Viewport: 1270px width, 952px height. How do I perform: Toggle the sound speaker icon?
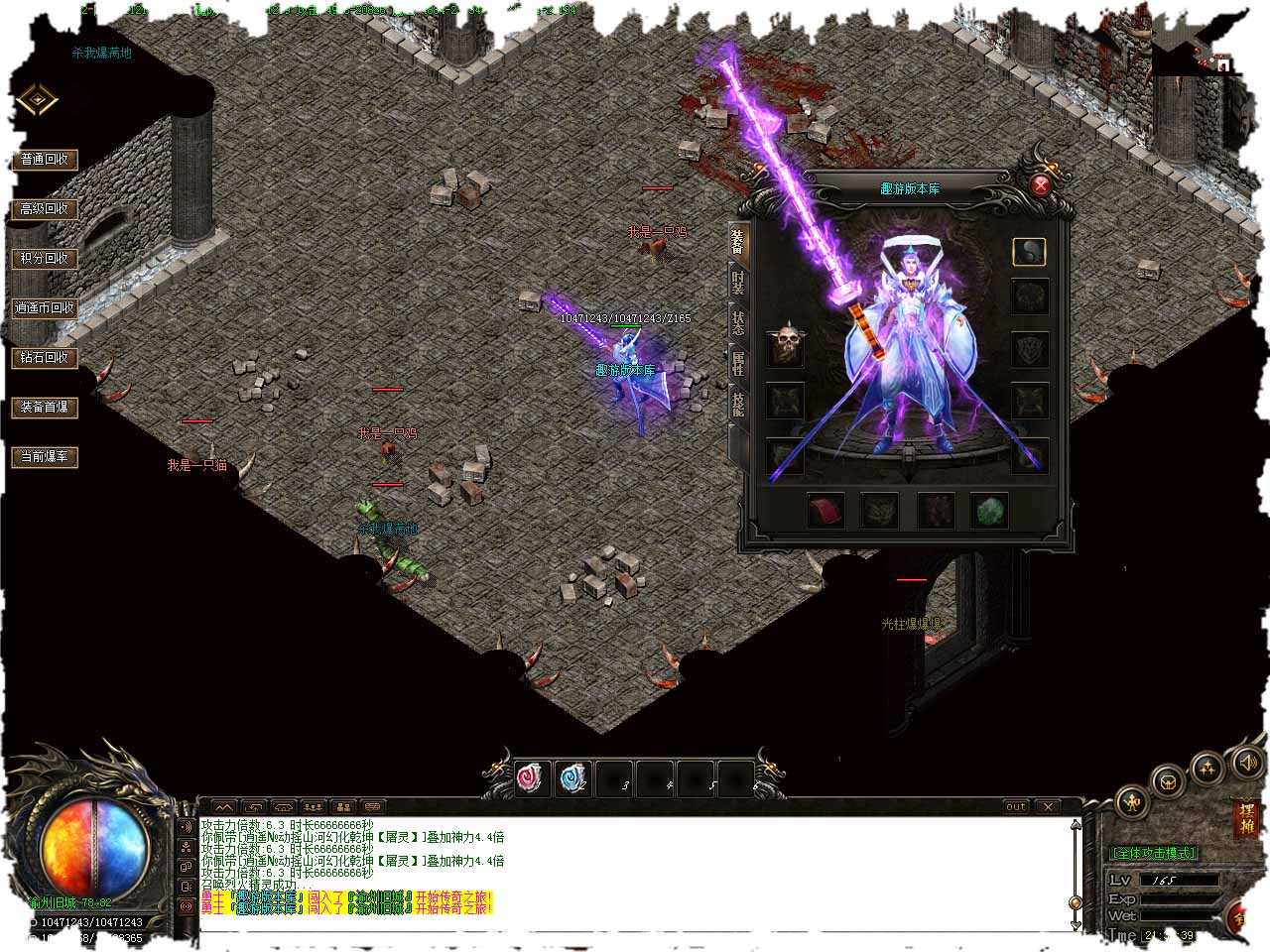(1246, 762)
